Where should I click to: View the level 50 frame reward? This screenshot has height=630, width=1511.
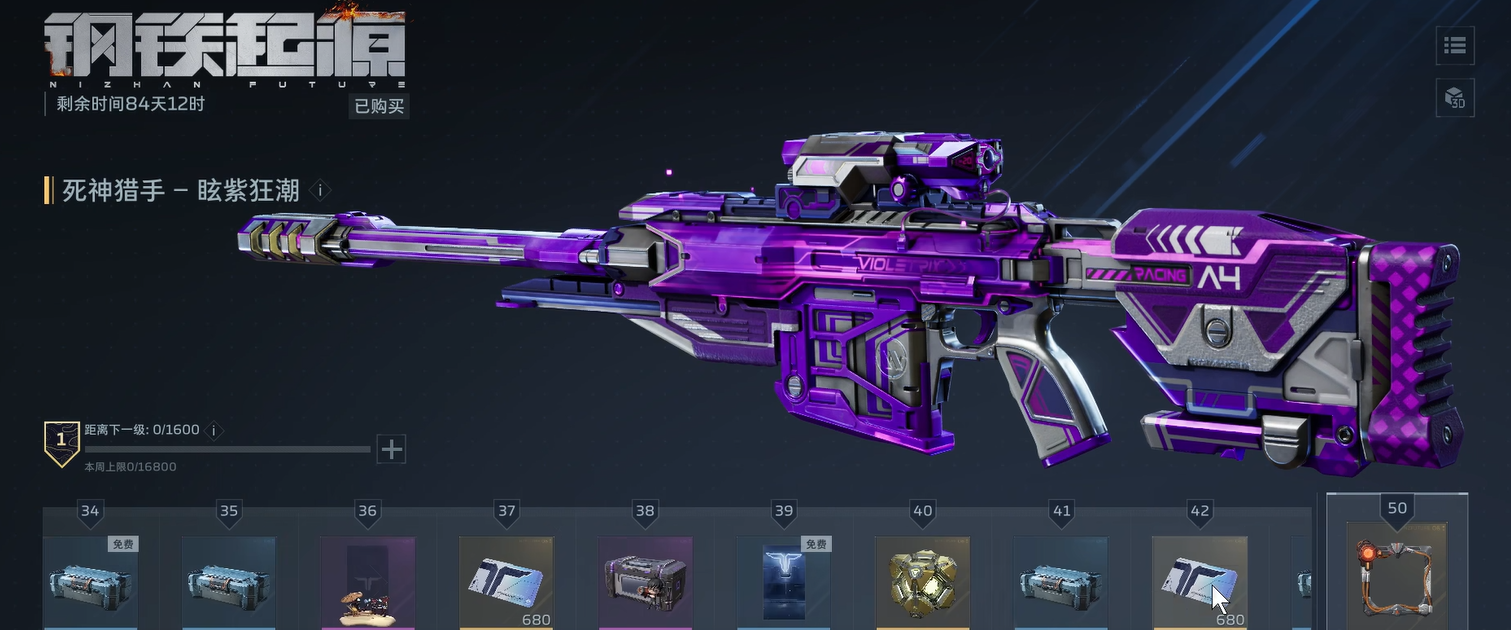coord(1396,577)
